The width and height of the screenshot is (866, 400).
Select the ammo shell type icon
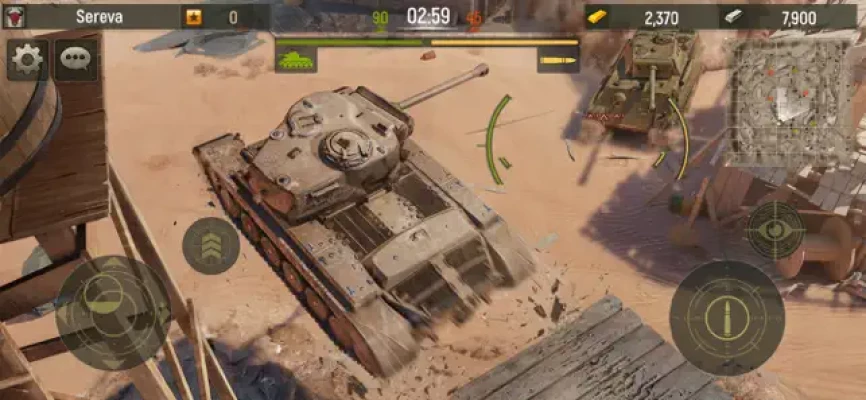tap(558, 60)
